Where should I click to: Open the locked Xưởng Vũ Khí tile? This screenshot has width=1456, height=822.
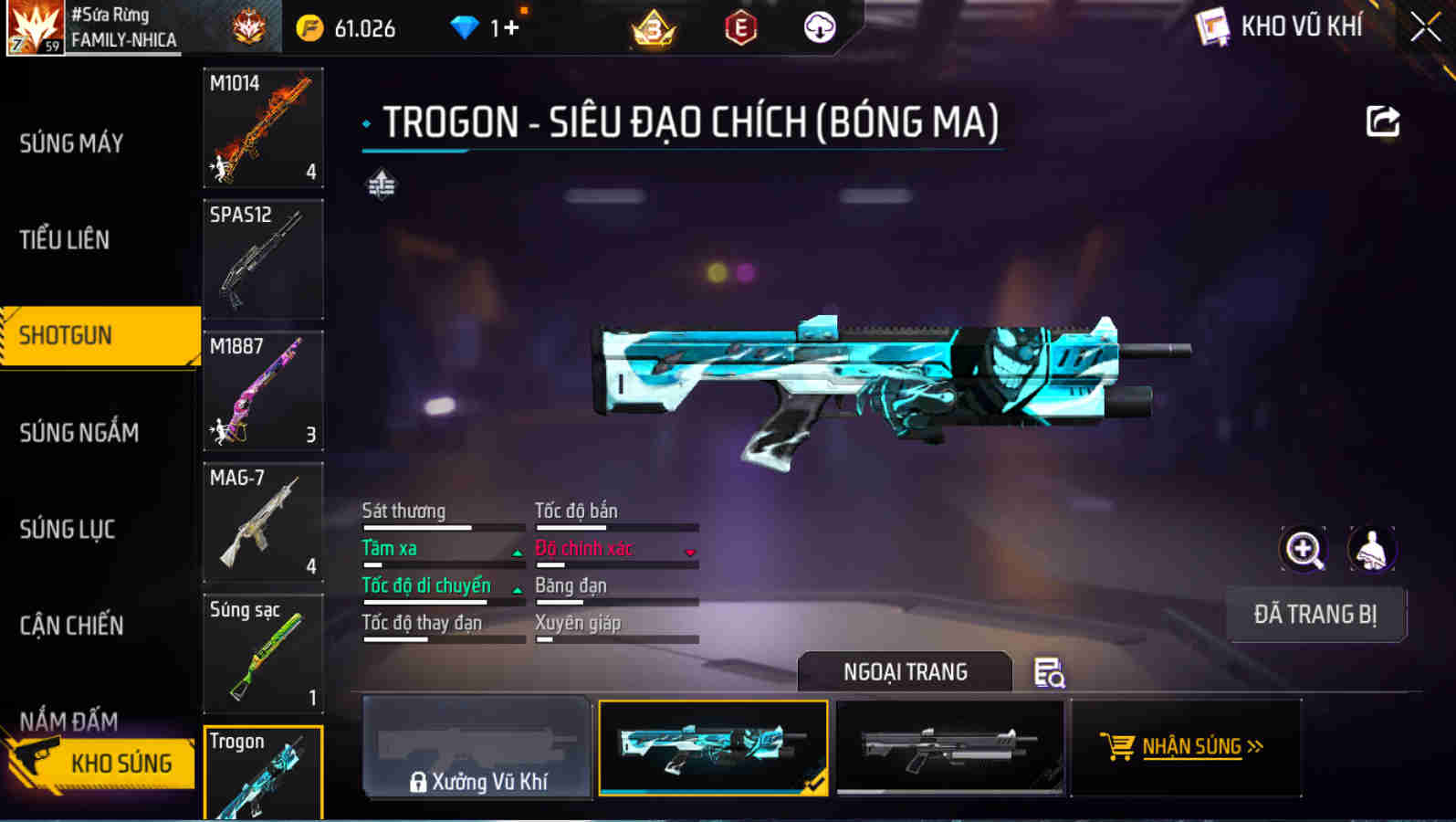click(x=477, y=748)
